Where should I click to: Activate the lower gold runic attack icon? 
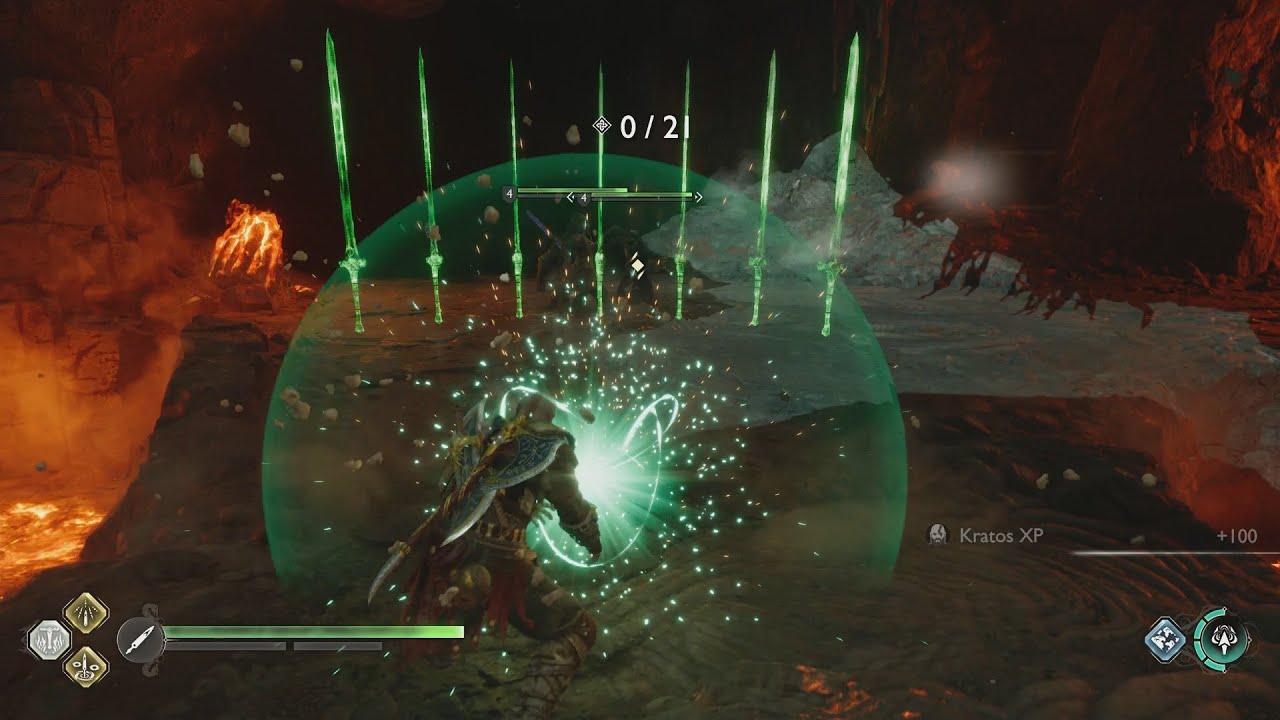(x=86, y=666)
